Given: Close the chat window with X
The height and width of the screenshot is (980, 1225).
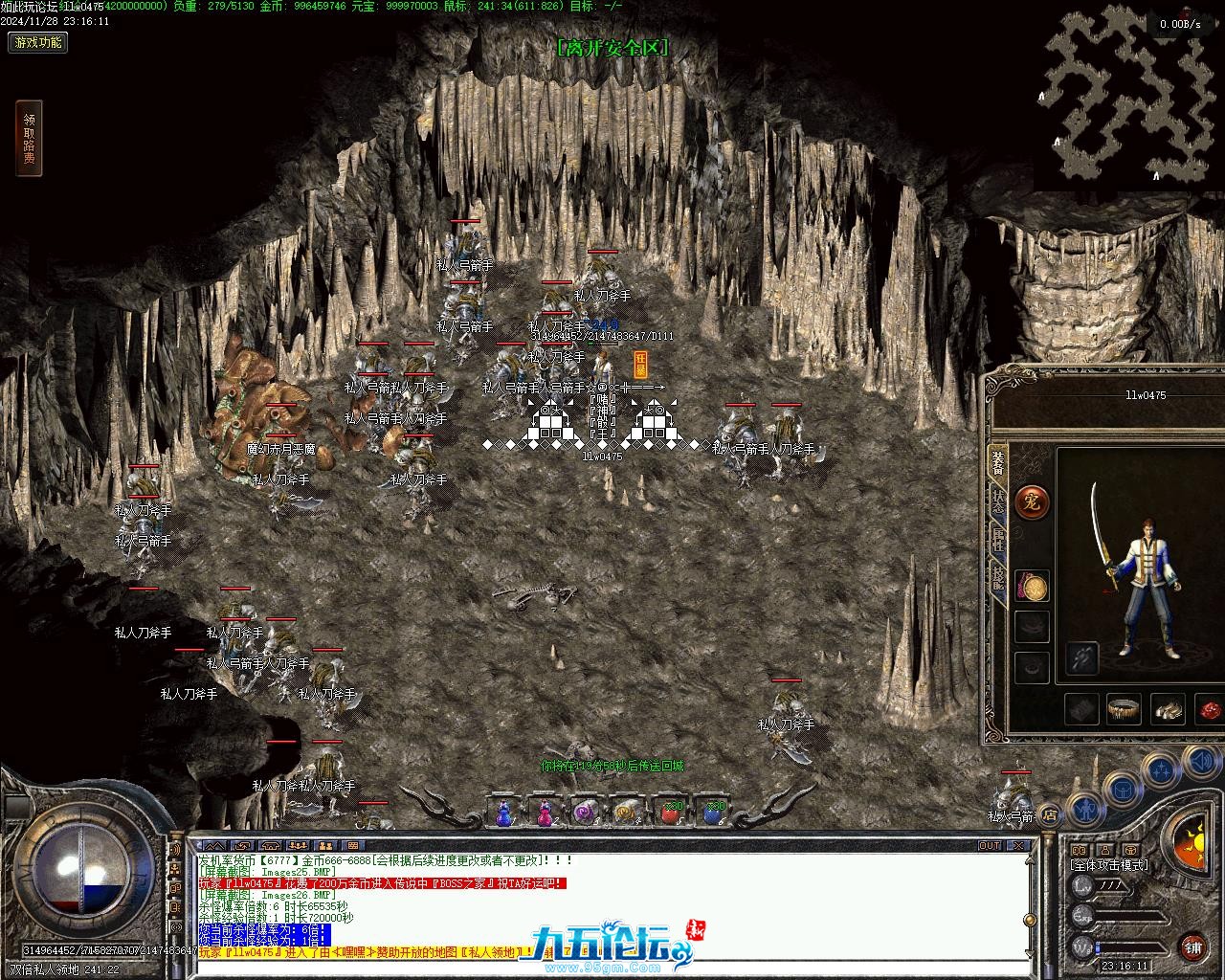Looking at the screenshot, I should pos(1019,846).
